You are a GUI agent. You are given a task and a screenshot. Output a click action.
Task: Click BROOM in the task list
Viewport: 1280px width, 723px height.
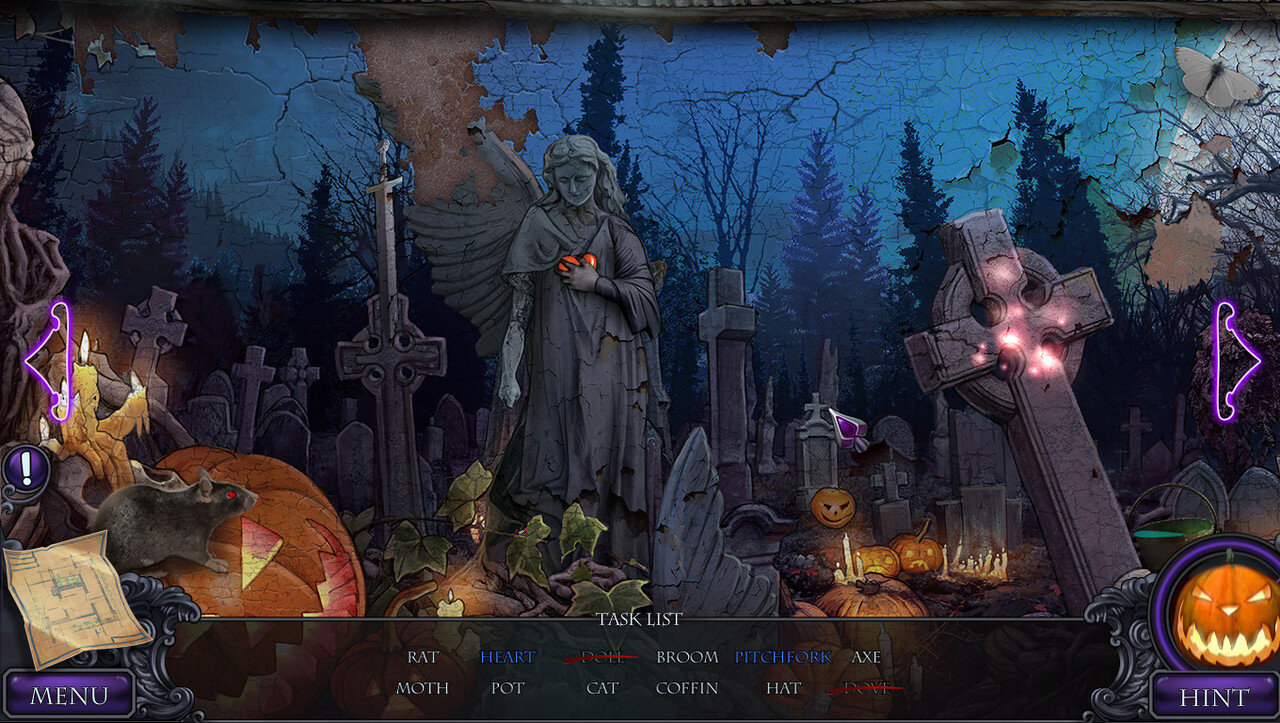pyautogui.click(x=687, y=657)
